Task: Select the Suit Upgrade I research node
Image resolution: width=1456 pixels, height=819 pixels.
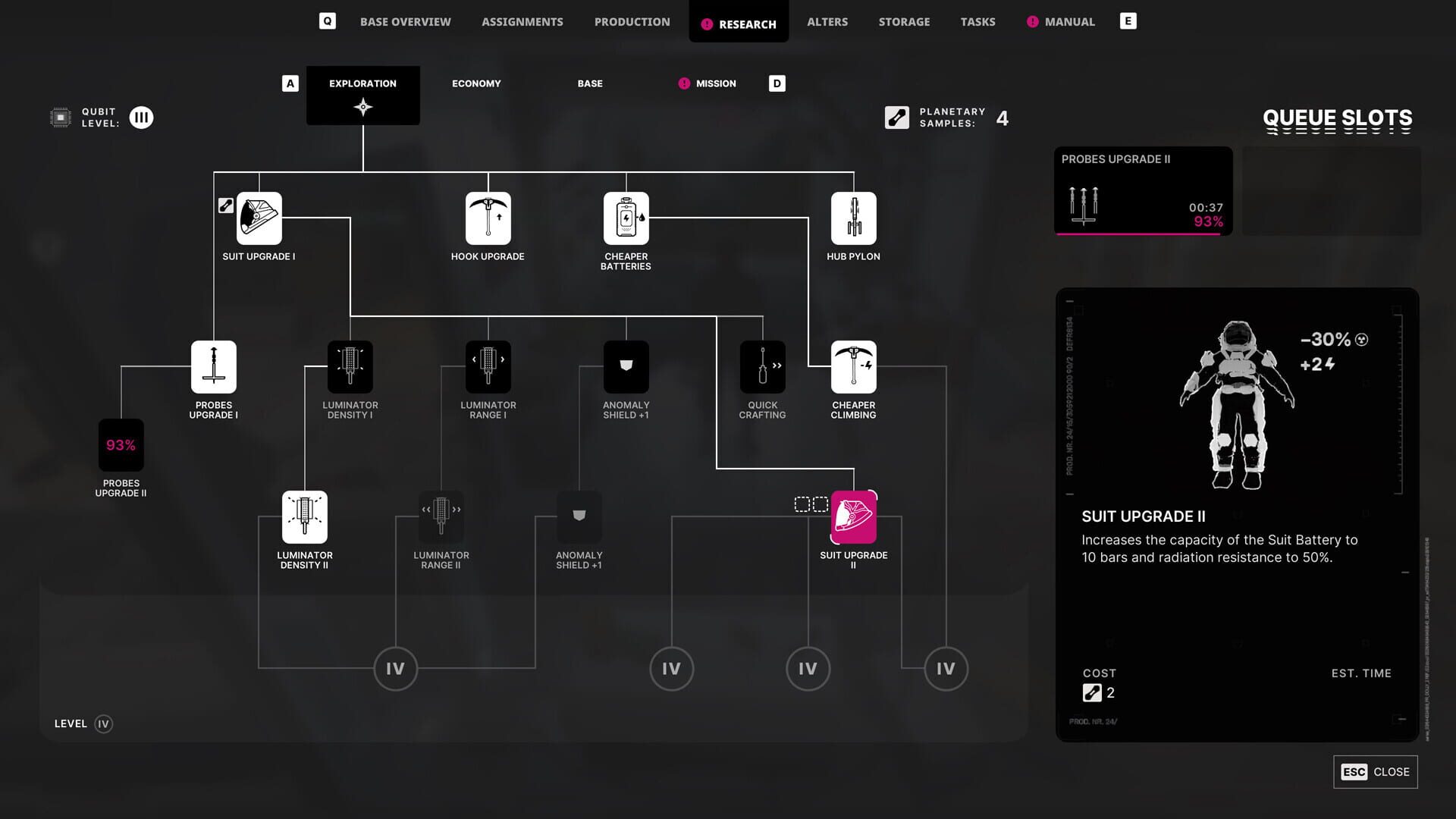Action: (259, 218)
